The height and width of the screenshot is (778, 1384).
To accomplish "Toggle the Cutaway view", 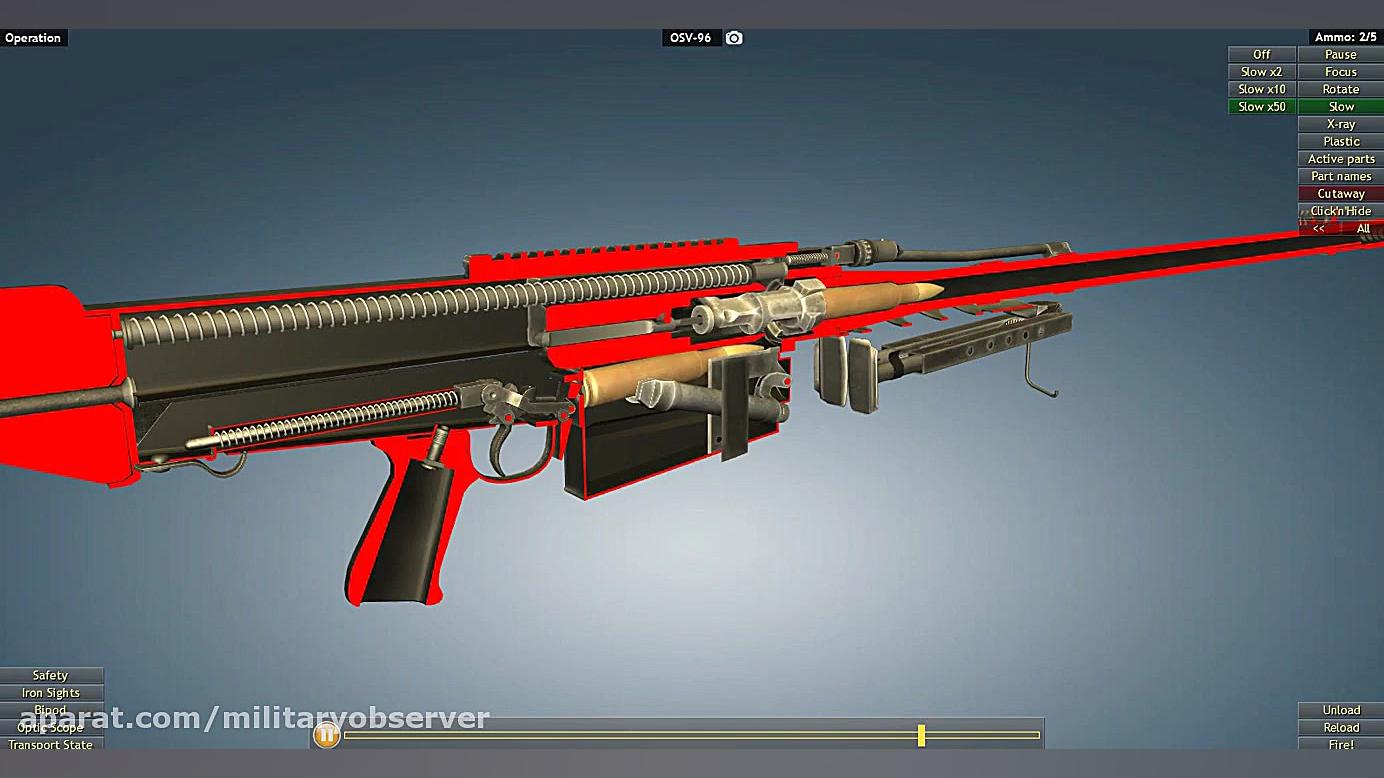I will 1340,194.
